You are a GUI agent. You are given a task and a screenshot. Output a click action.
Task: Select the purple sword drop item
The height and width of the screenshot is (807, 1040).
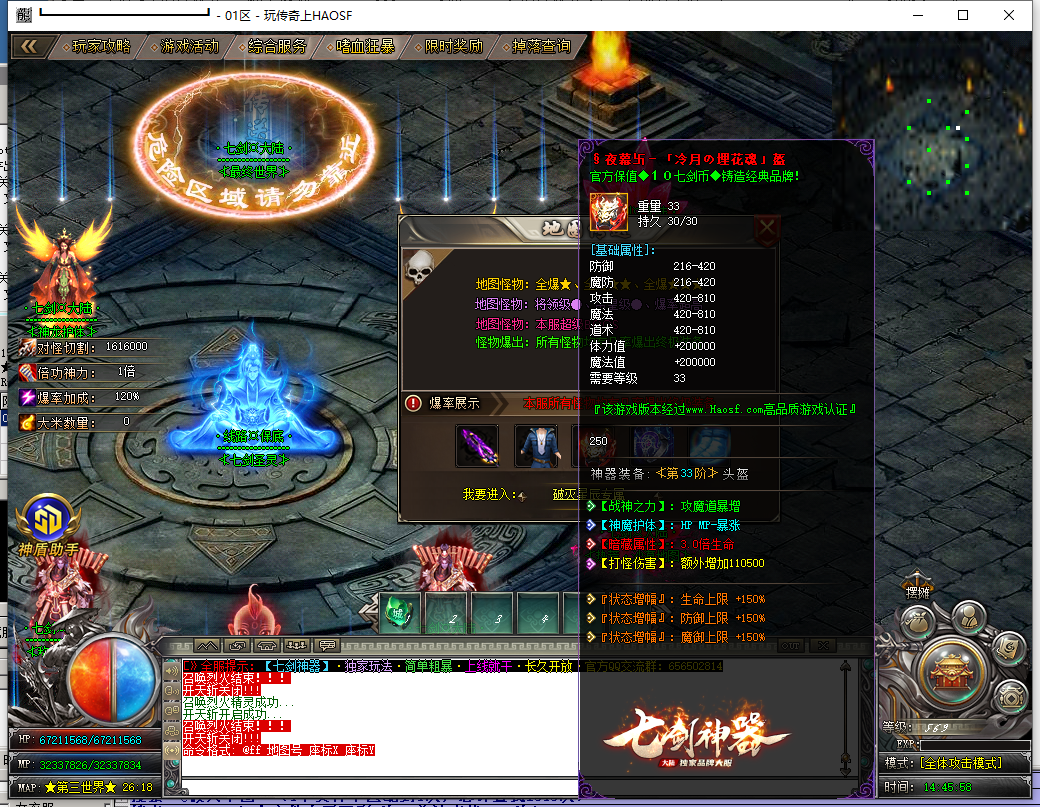(477, 446)
